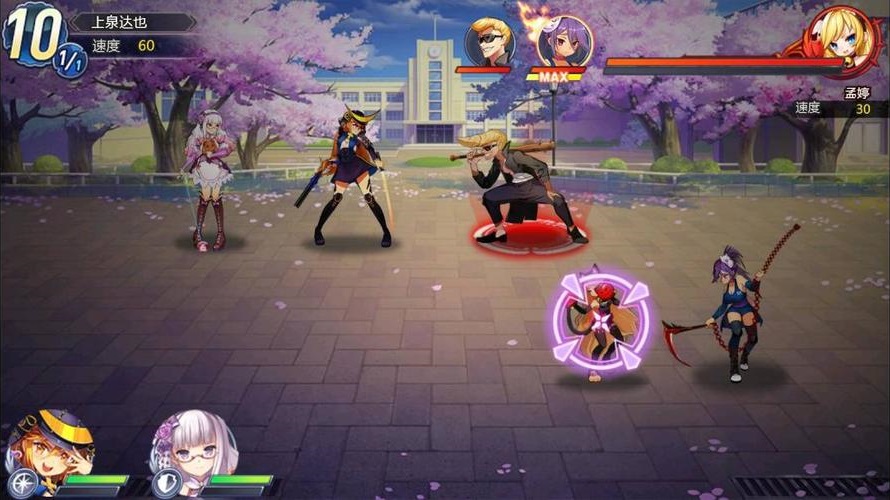Activate the starburst skill icon
Screen dimensions: 890x500
22,484
